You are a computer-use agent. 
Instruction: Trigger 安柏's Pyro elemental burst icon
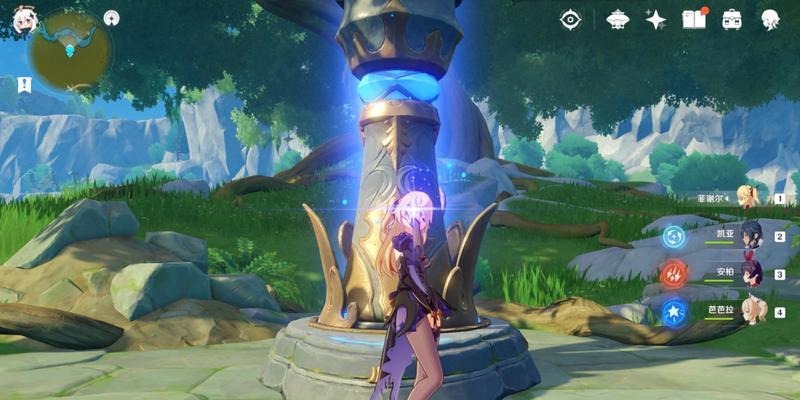tap(673, 273)
